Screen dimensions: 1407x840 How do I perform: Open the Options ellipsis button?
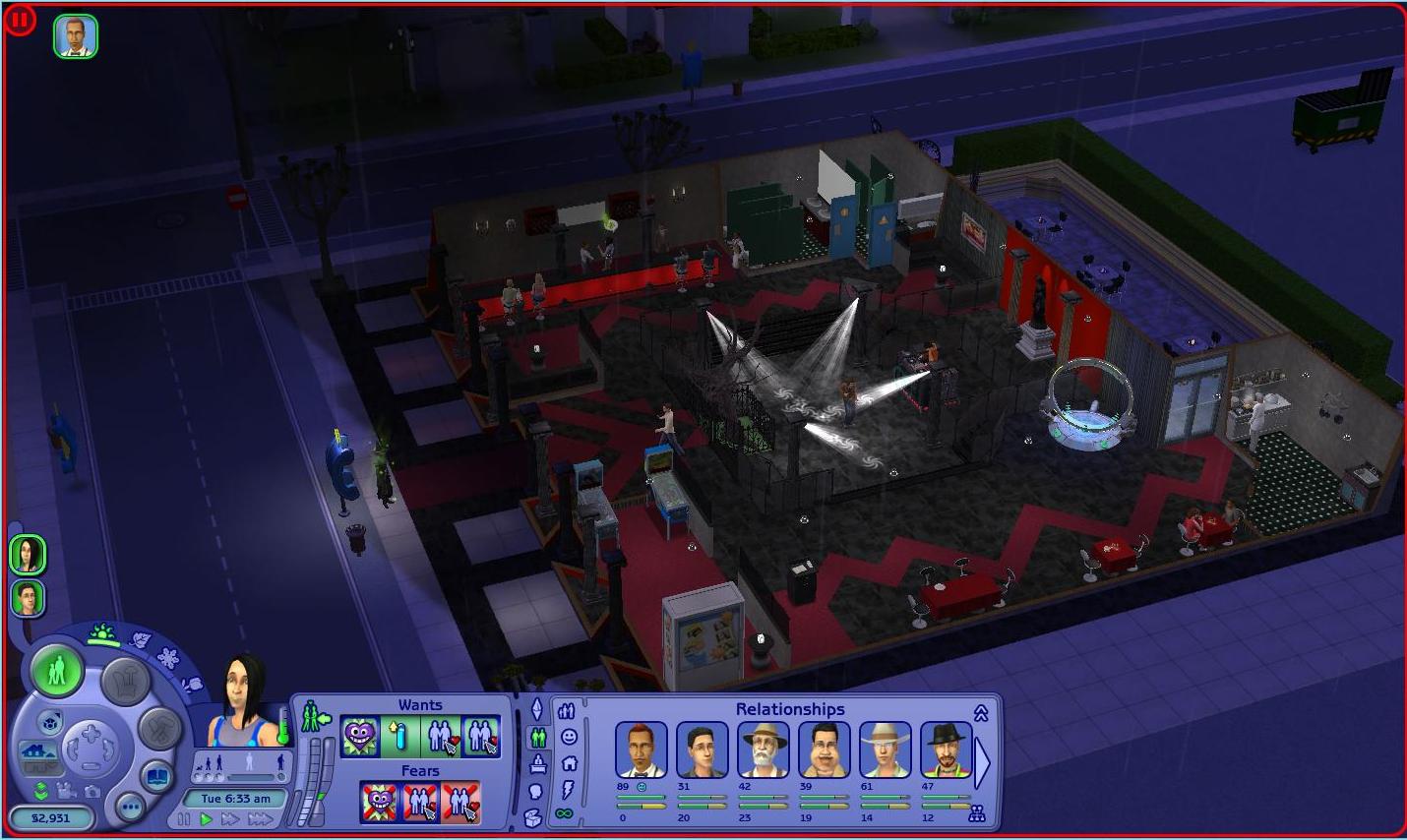tap(130, 808)
